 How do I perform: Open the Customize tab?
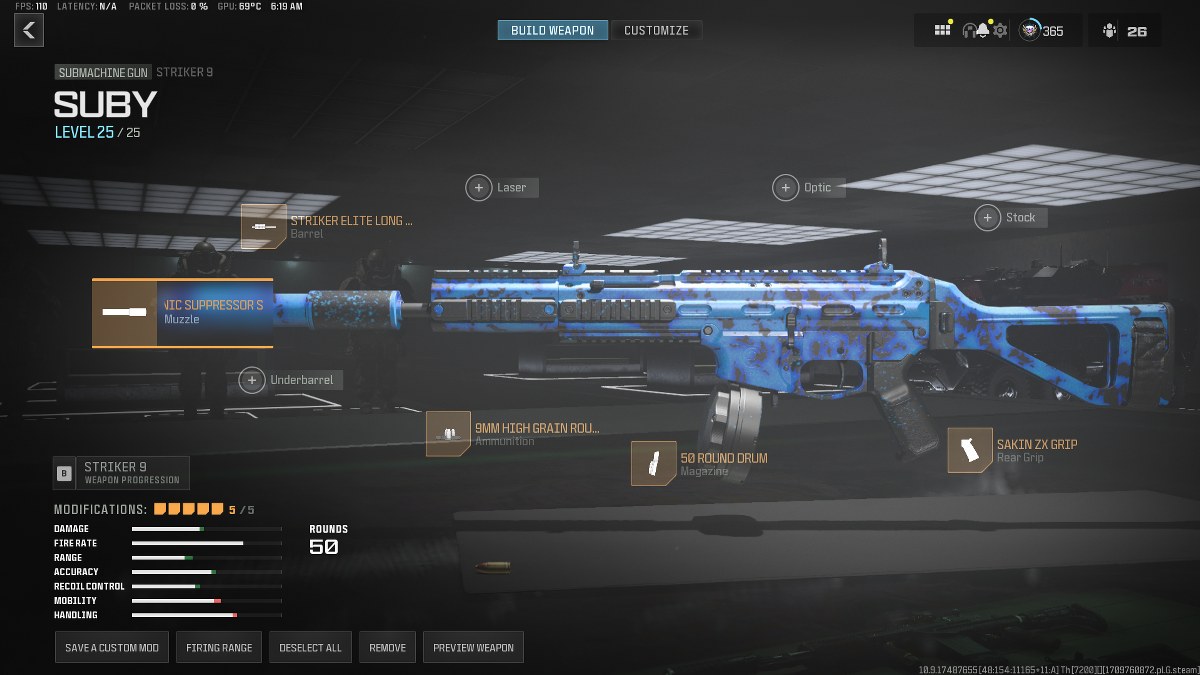(656, 30)
